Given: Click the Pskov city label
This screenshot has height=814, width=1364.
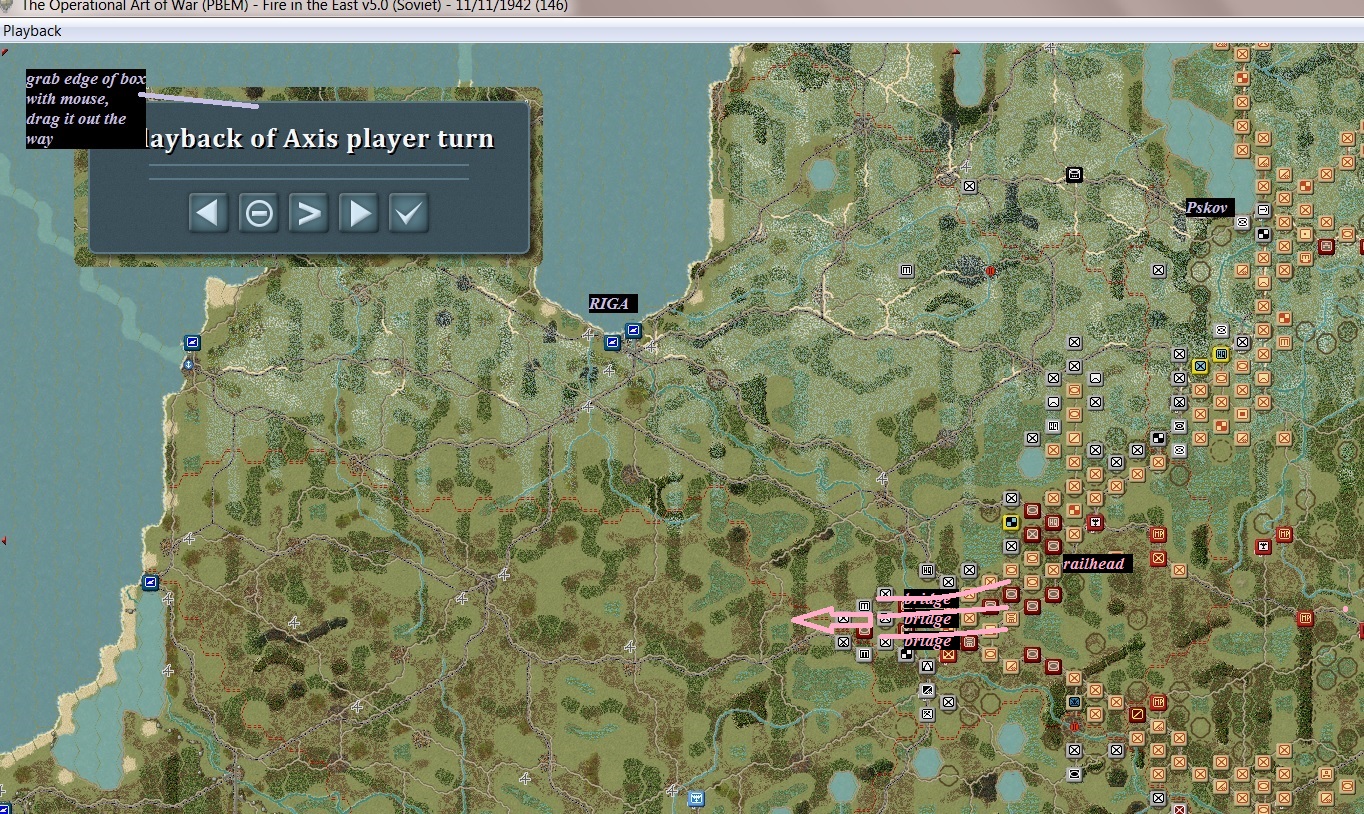Looking at the screenshot, I should 1208,208.
